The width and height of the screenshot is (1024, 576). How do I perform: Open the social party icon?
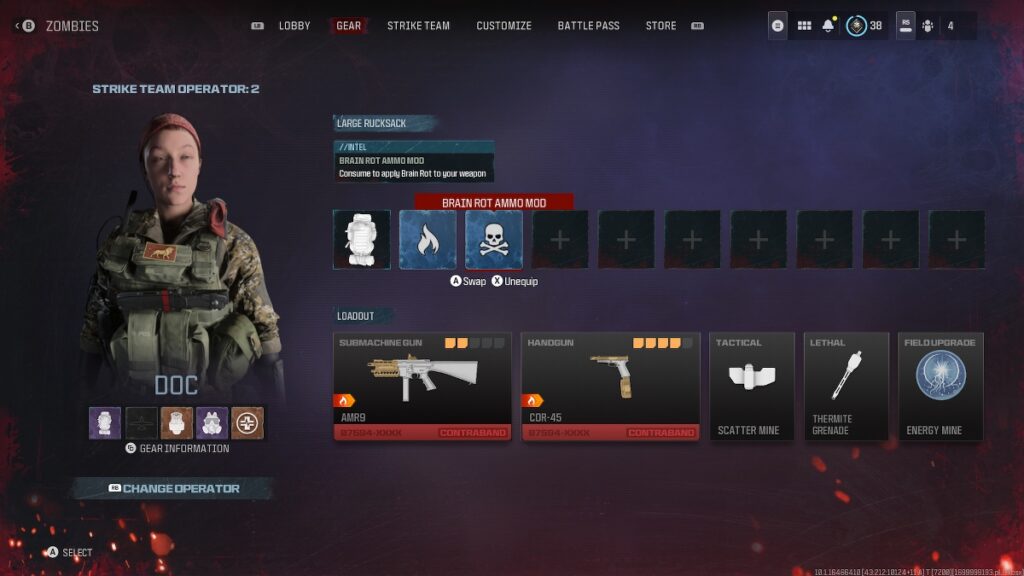click(x=926, y=26)
